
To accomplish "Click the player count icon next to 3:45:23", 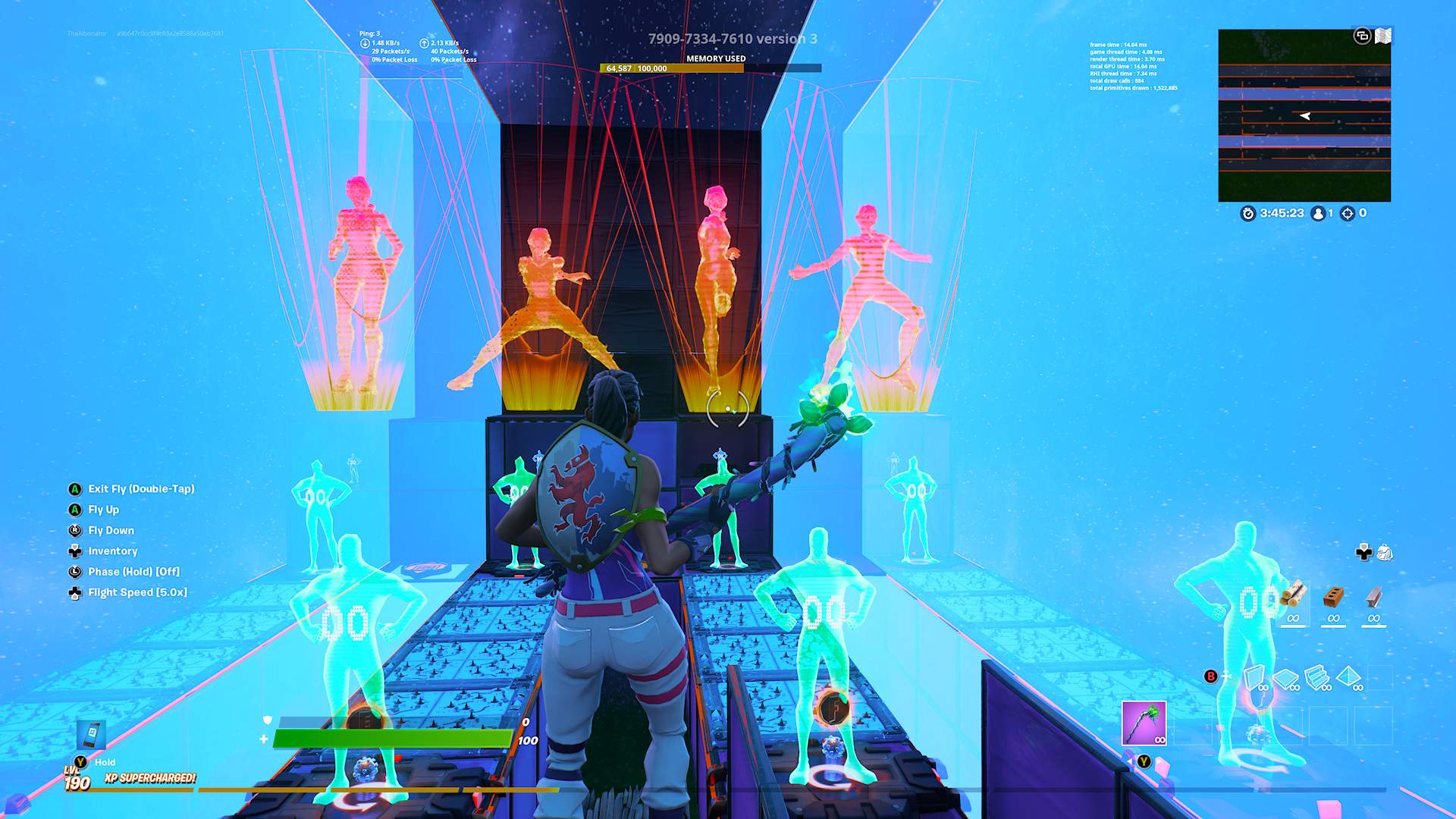I will [x=1318, y=215].
